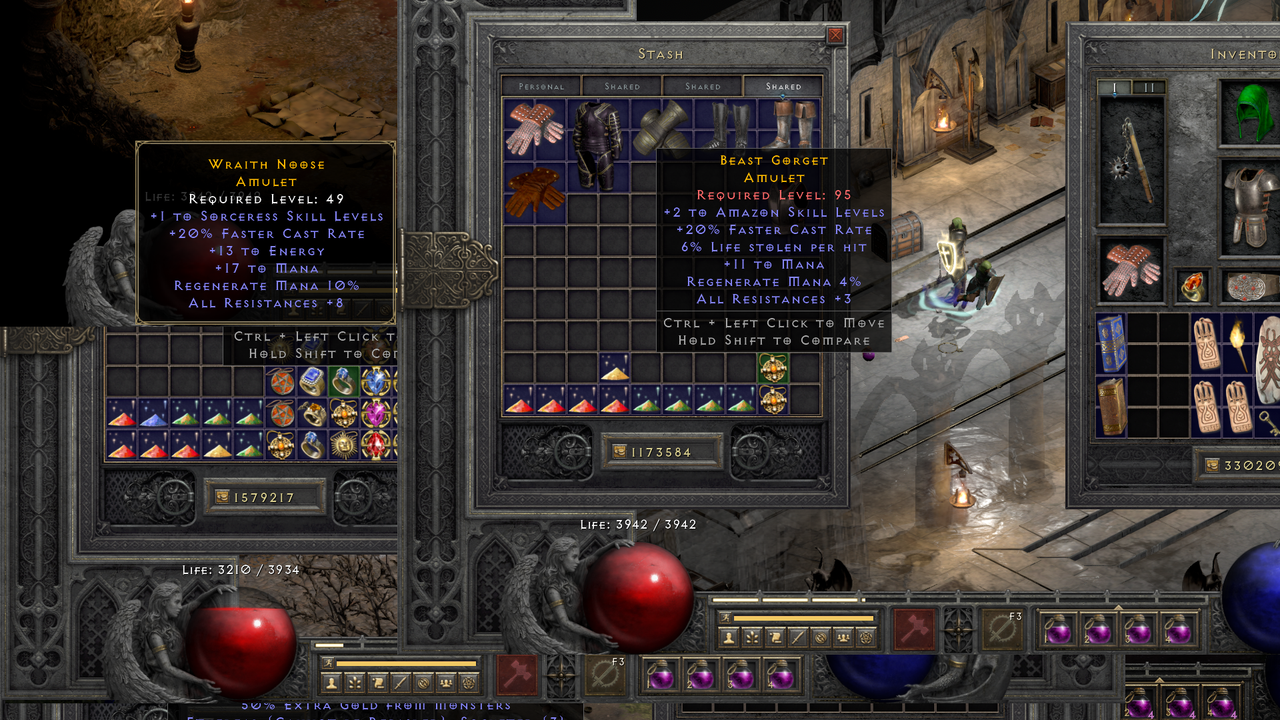
Task: Pick up the torch in inventory
Action: tap(1239, 343)
